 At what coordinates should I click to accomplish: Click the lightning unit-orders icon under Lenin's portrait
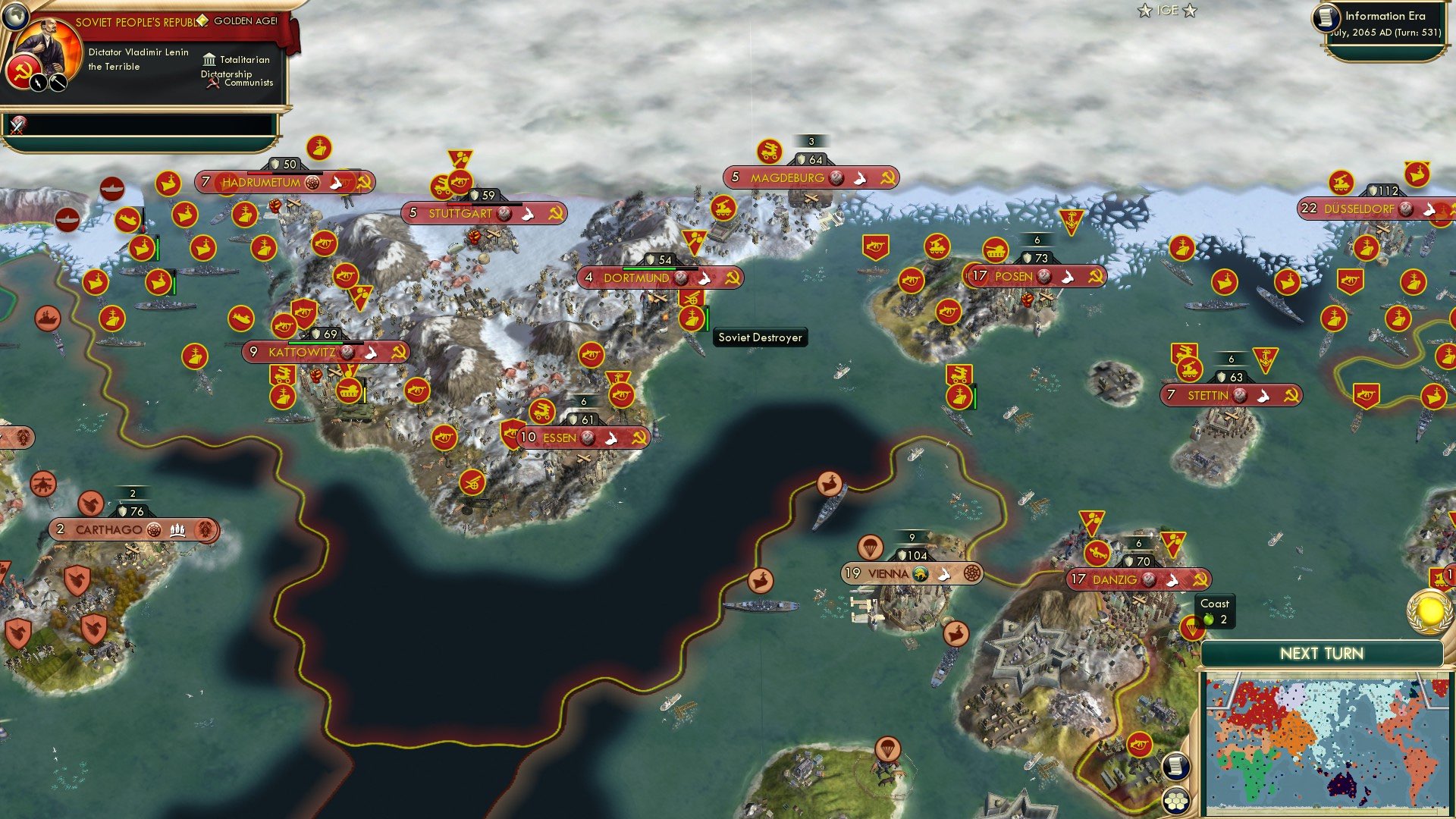point(39,82)
